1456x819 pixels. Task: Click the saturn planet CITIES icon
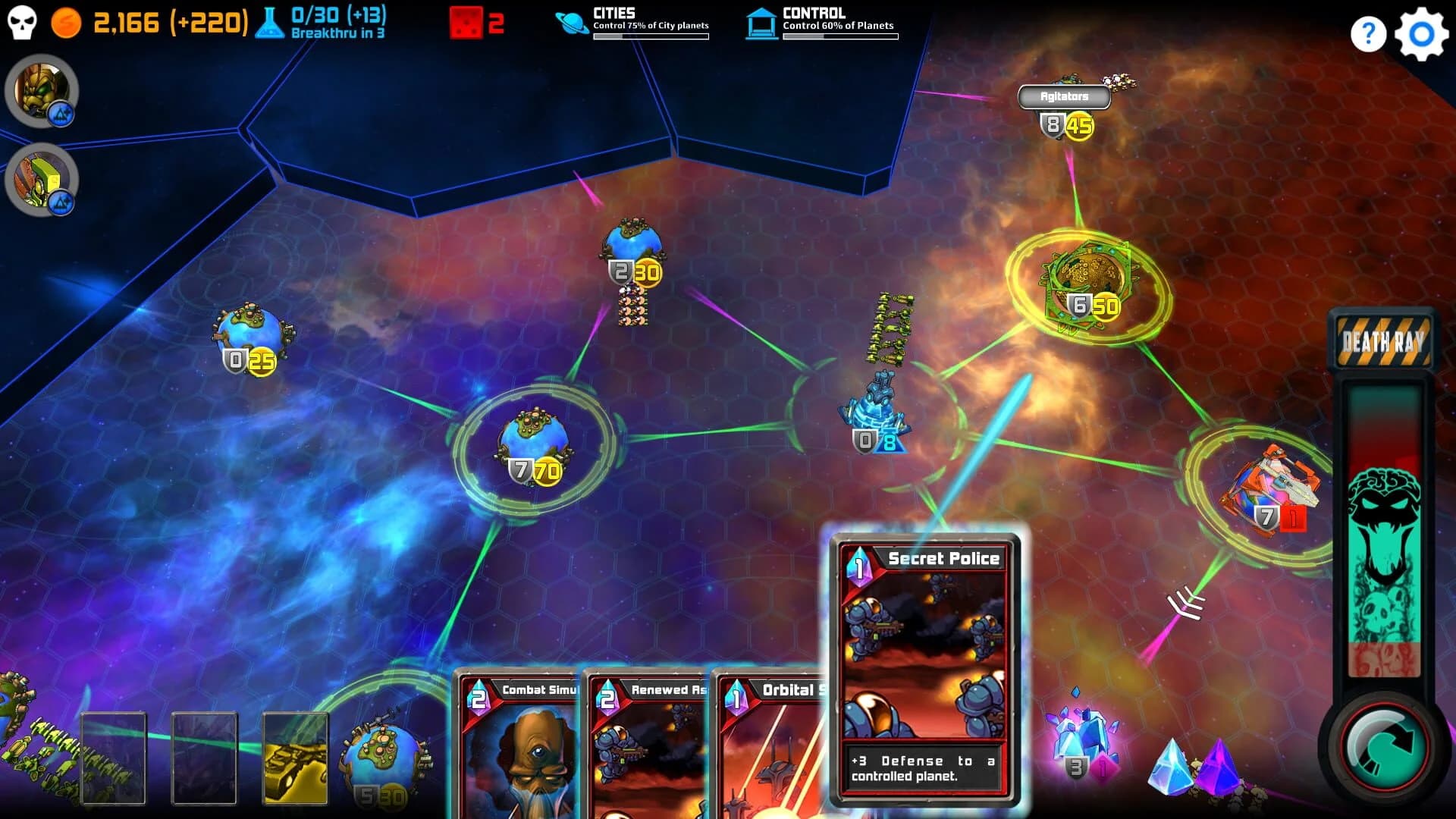point(571,21)
